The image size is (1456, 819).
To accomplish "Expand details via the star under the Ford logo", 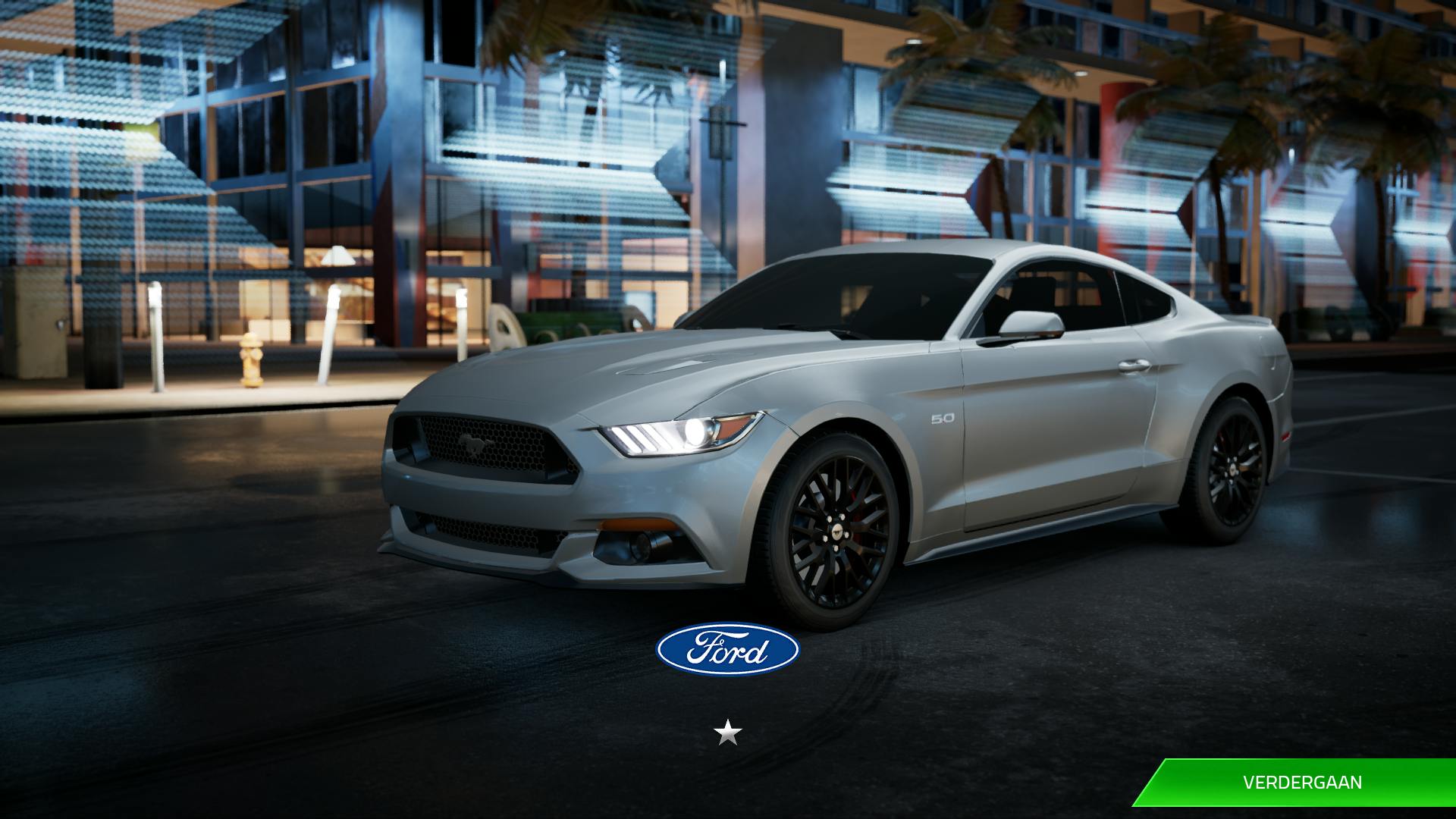I will point(729,734).
